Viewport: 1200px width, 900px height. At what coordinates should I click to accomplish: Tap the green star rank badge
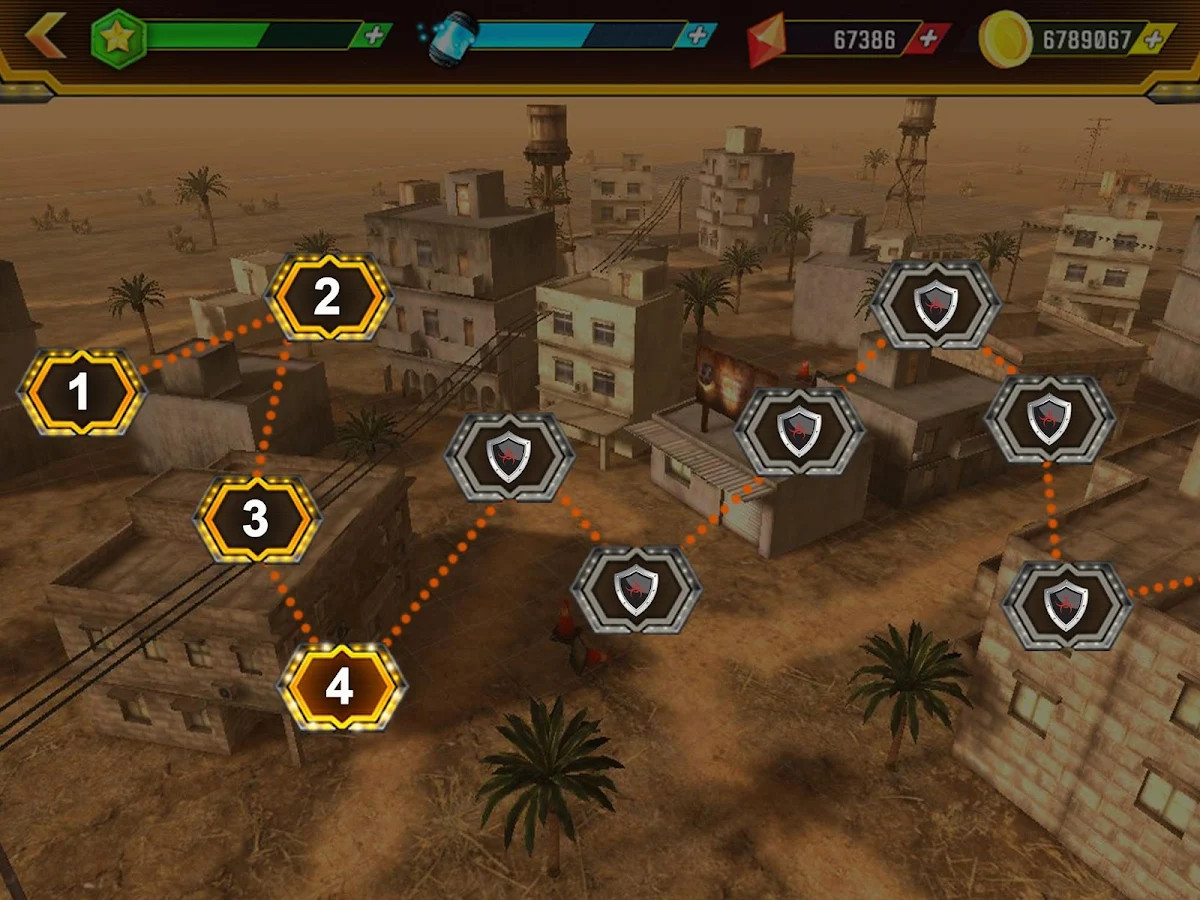(x=119, y=38)
